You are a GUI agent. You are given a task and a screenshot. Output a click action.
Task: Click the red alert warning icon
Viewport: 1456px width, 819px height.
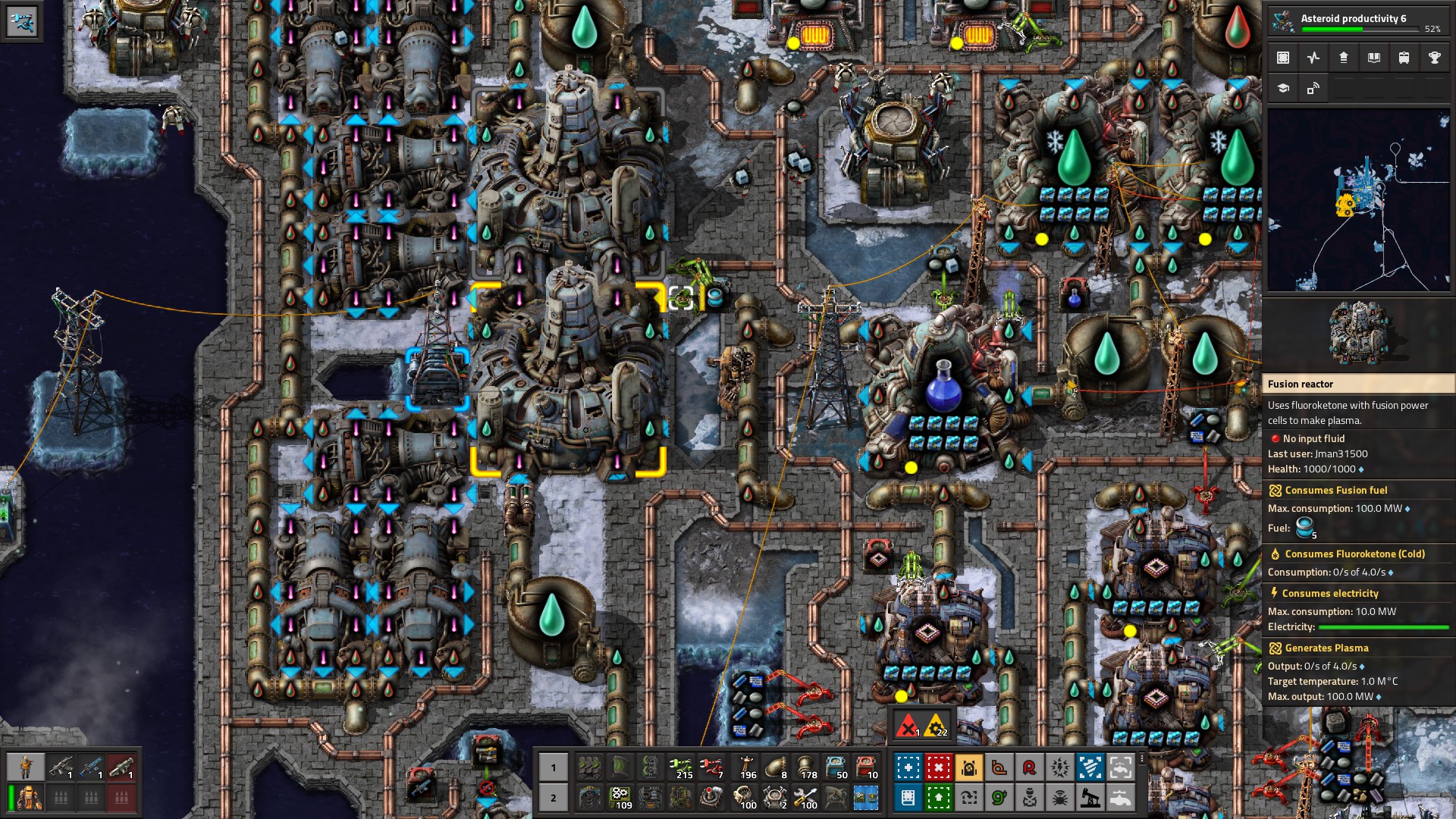pos(908,727)
